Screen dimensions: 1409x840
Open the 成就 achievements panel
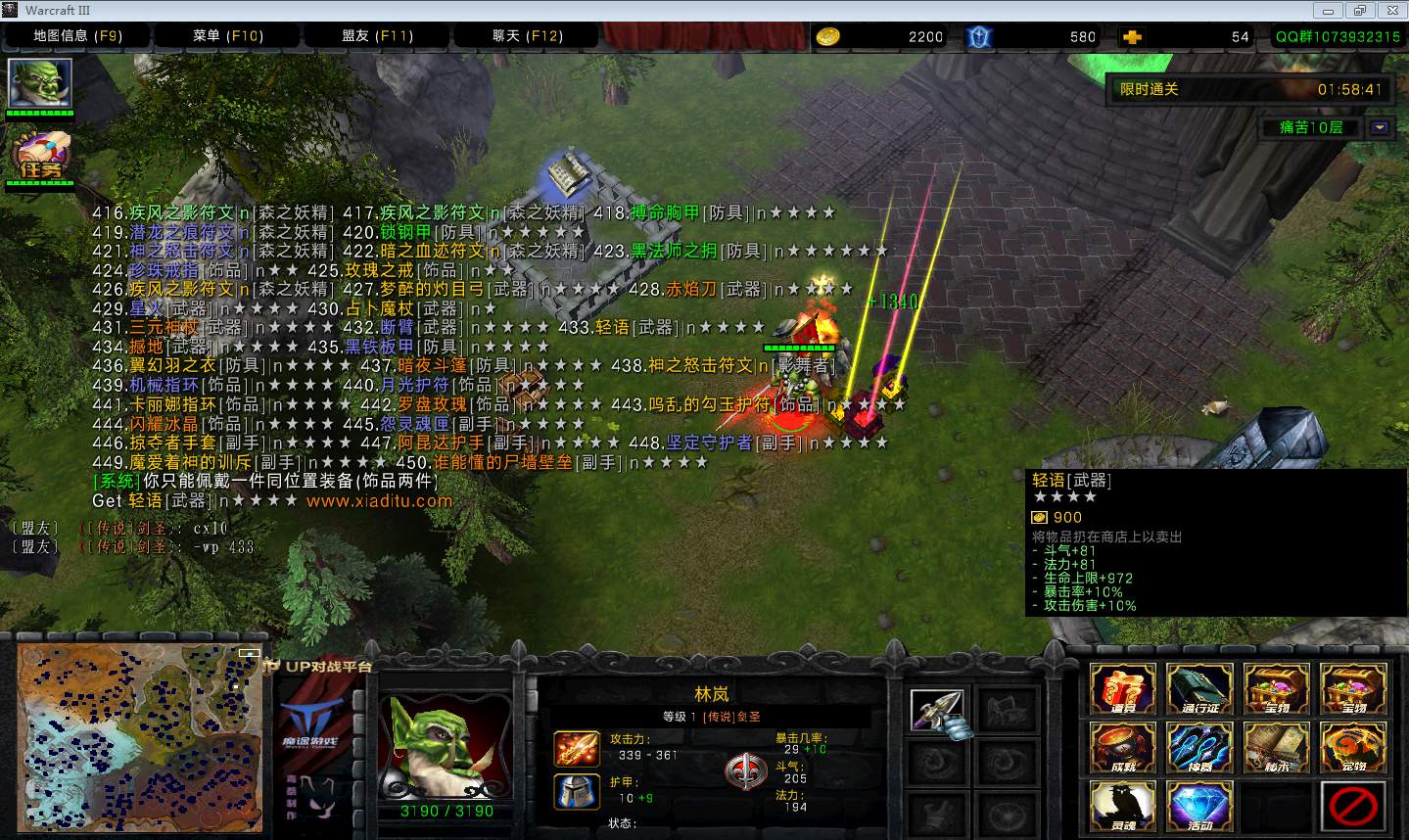click(1123, 747)
